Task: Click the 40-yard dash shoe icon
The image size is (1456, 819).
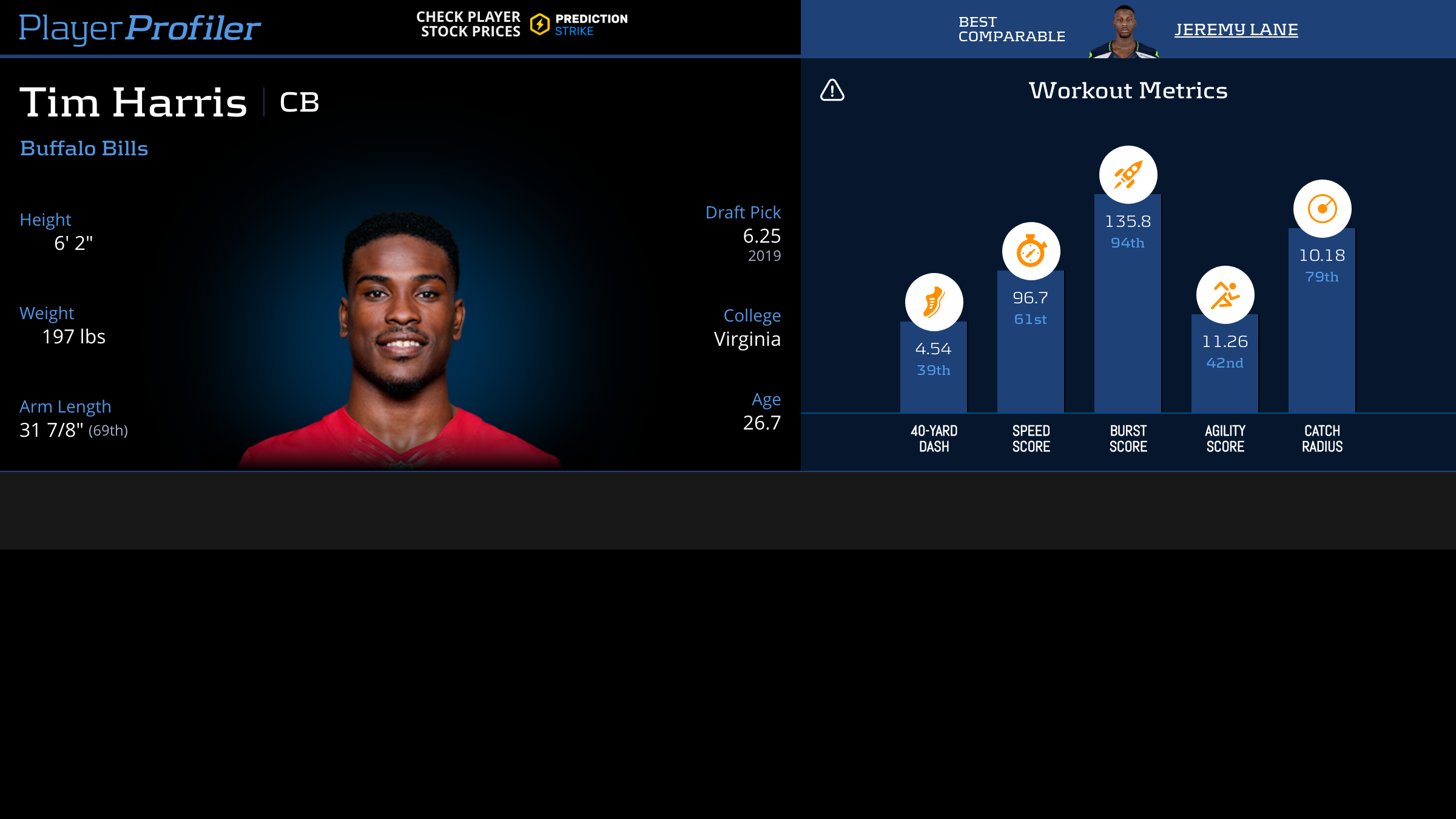Action: (934, 302)
